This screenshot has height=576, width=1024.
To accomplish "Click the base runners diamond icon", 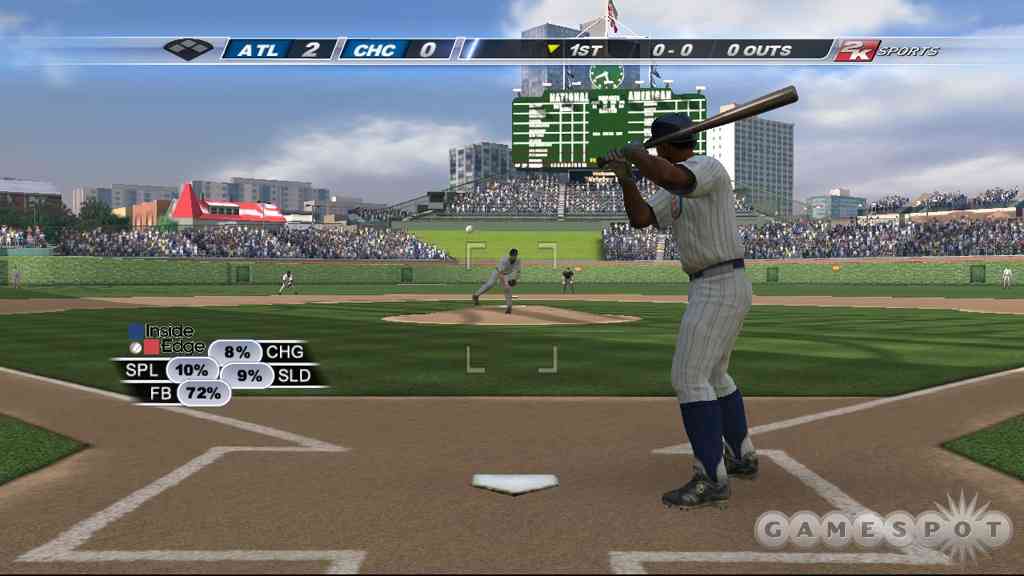I will (188, 48).
